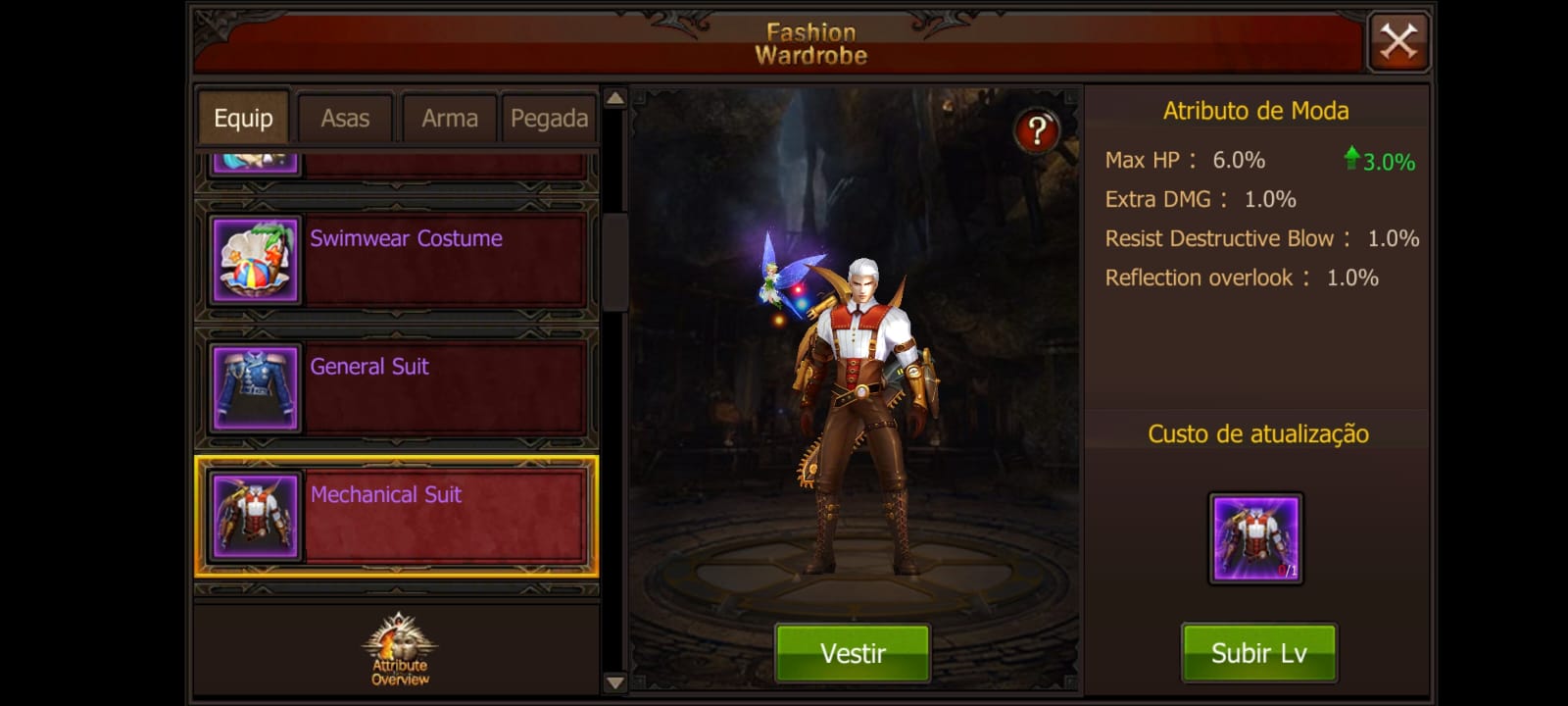1568x706 pixels.
Task: Choose the General Suit entry
Action: pos(397,388)
